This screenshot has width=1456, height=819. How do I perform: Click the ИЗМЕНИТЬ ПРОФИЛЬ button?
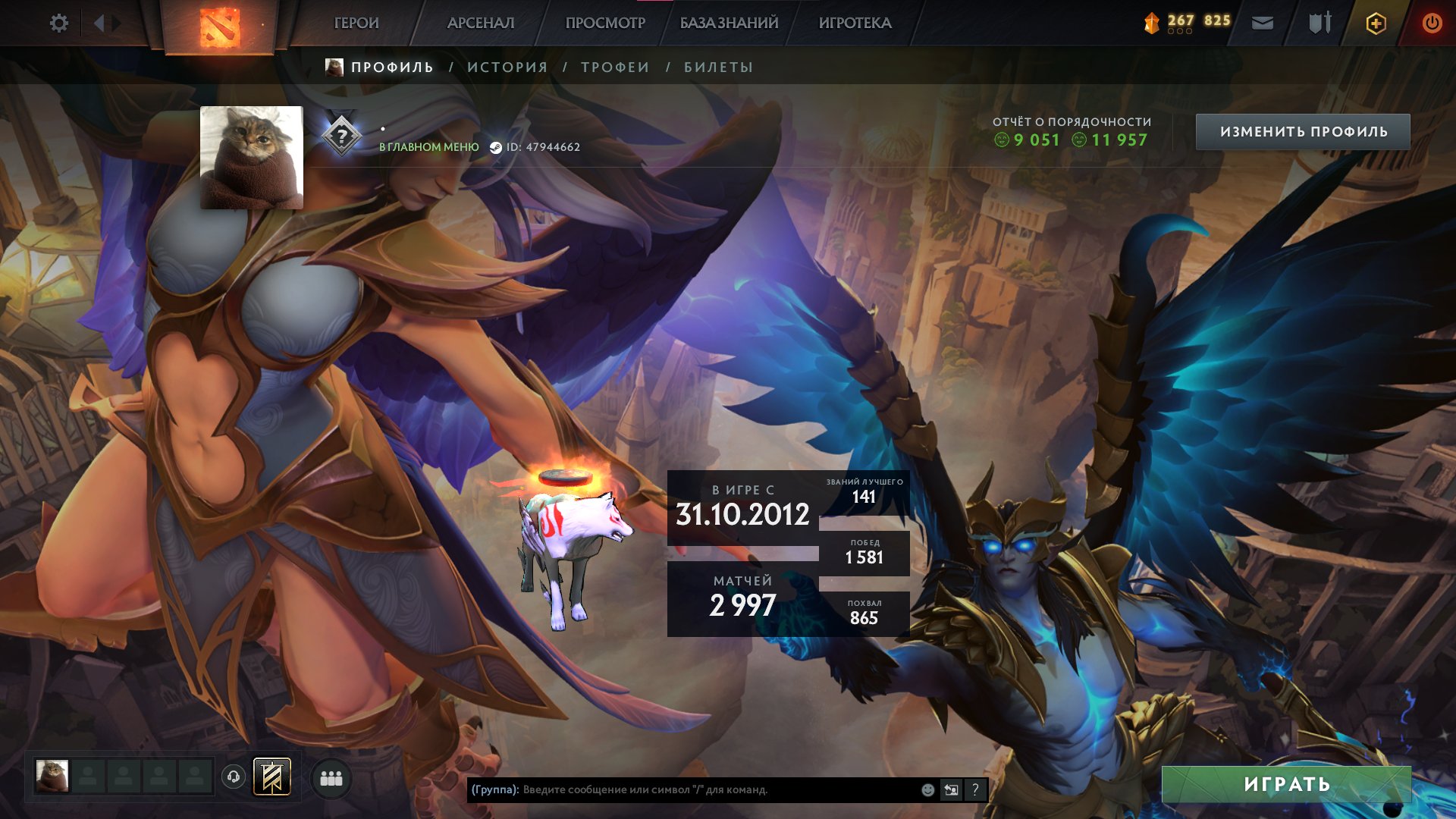click(x=1303, y=132)
